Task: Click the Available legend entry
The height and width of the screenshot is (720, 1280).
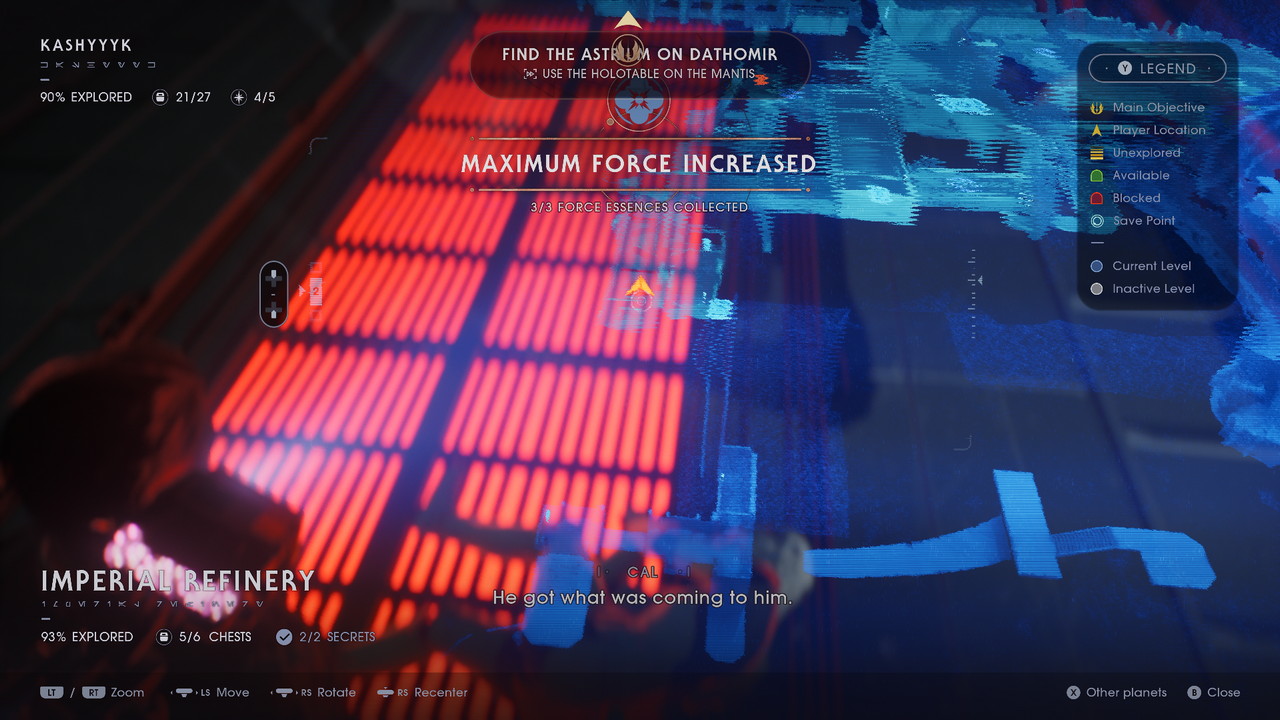Action: point(1140,175)
